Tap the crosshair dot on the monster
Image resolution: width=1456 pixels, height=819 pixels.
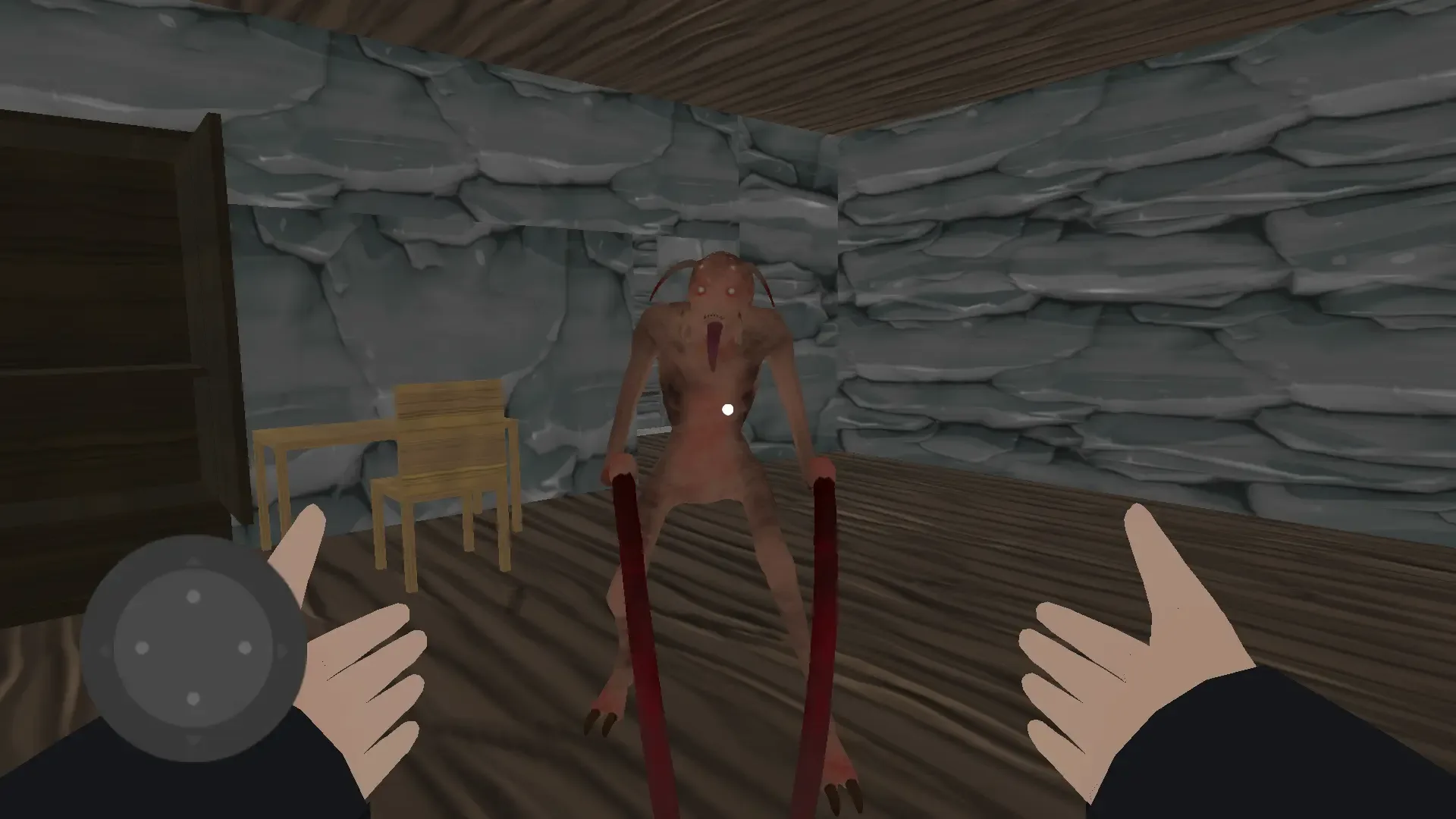tap(729, 409)
